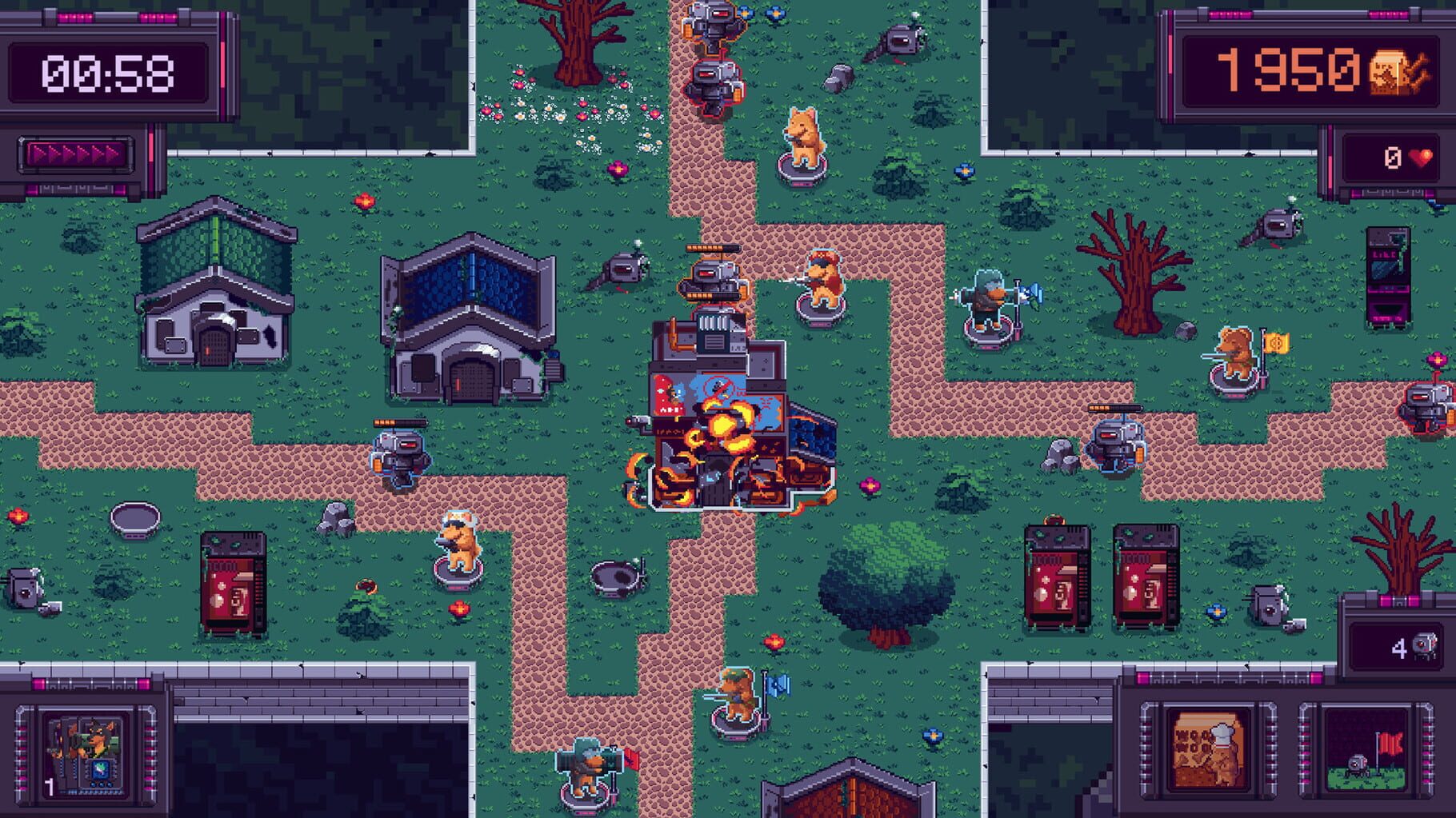Click the 1950 currency display
The height and width of the screenshot is (818, 1456).
[x=1280, y=68]
